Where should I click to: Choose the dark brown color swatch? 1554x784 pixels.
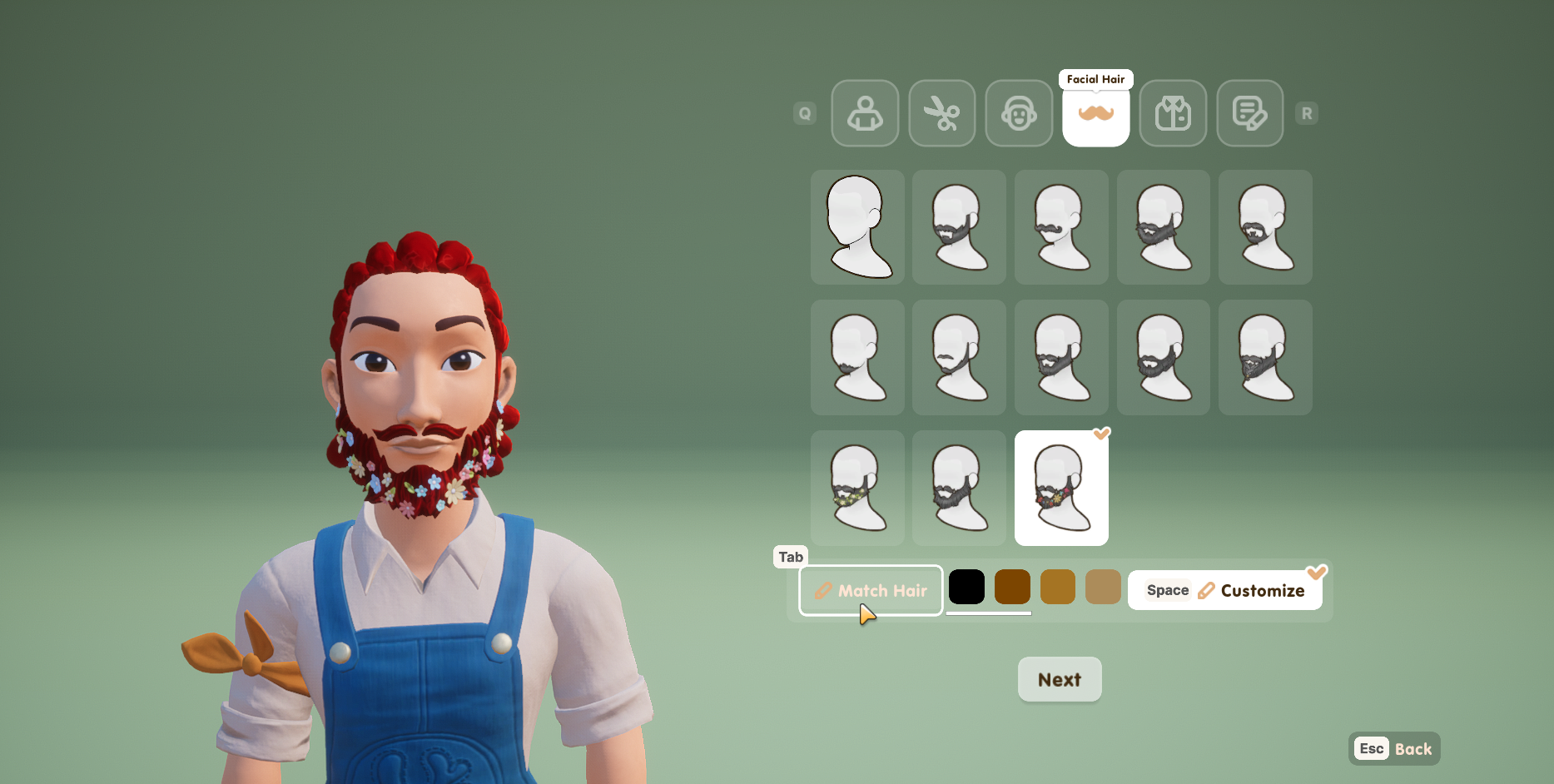[1012, 587]
